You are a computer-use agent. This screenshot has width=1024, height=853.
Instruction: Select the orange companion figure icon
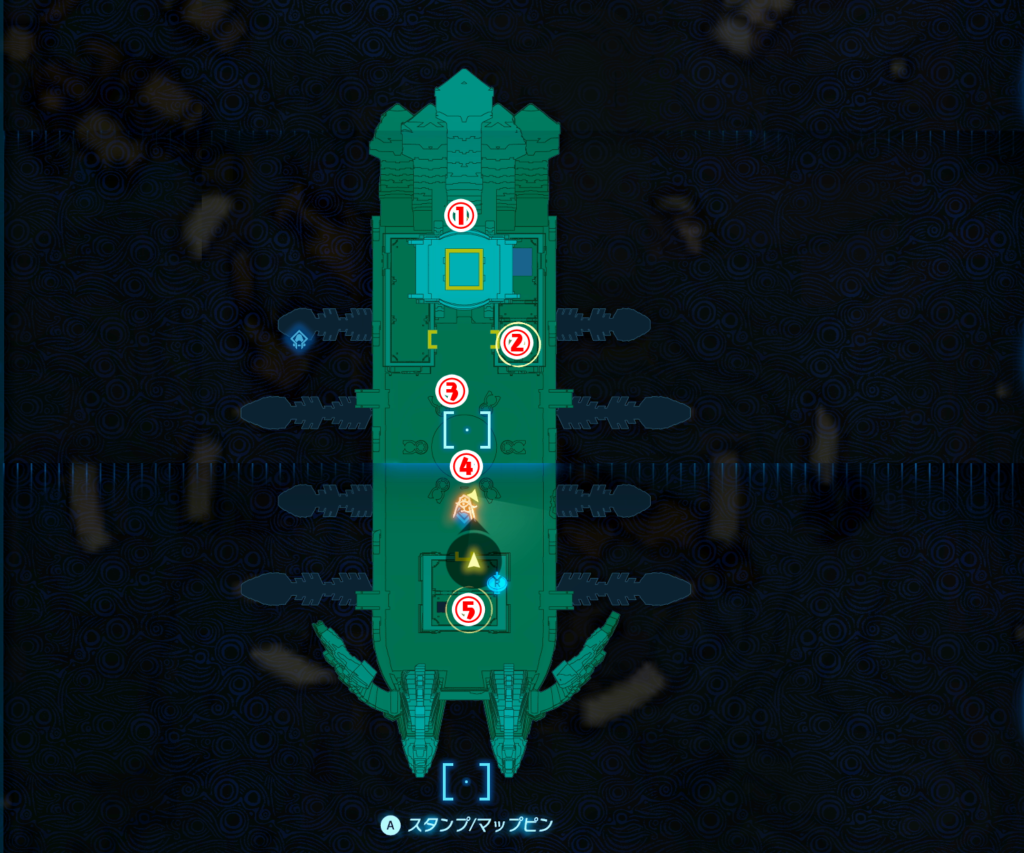click(464, 507)
